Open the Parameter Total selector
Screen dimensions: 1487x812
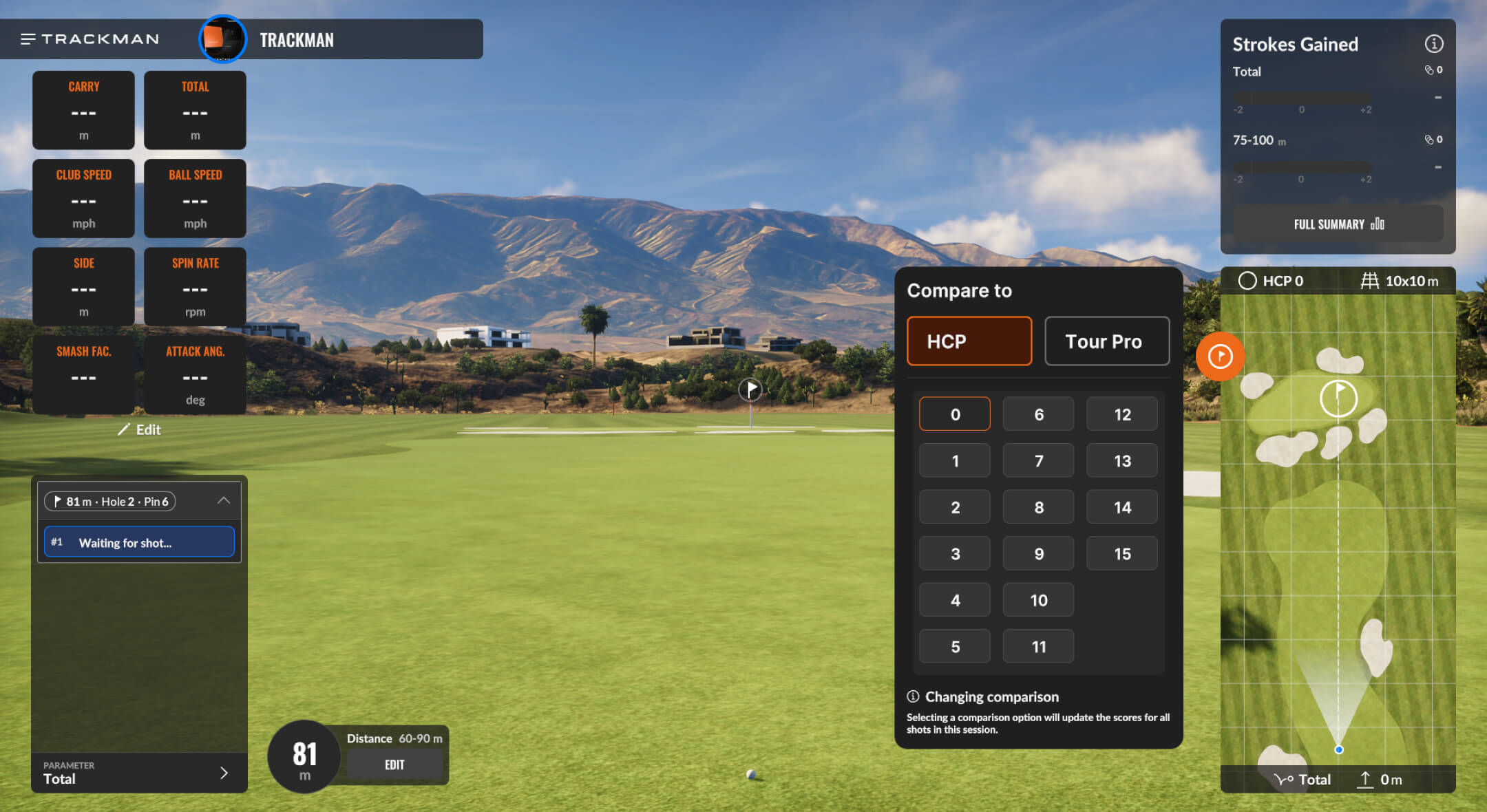[x=139, y=773]
